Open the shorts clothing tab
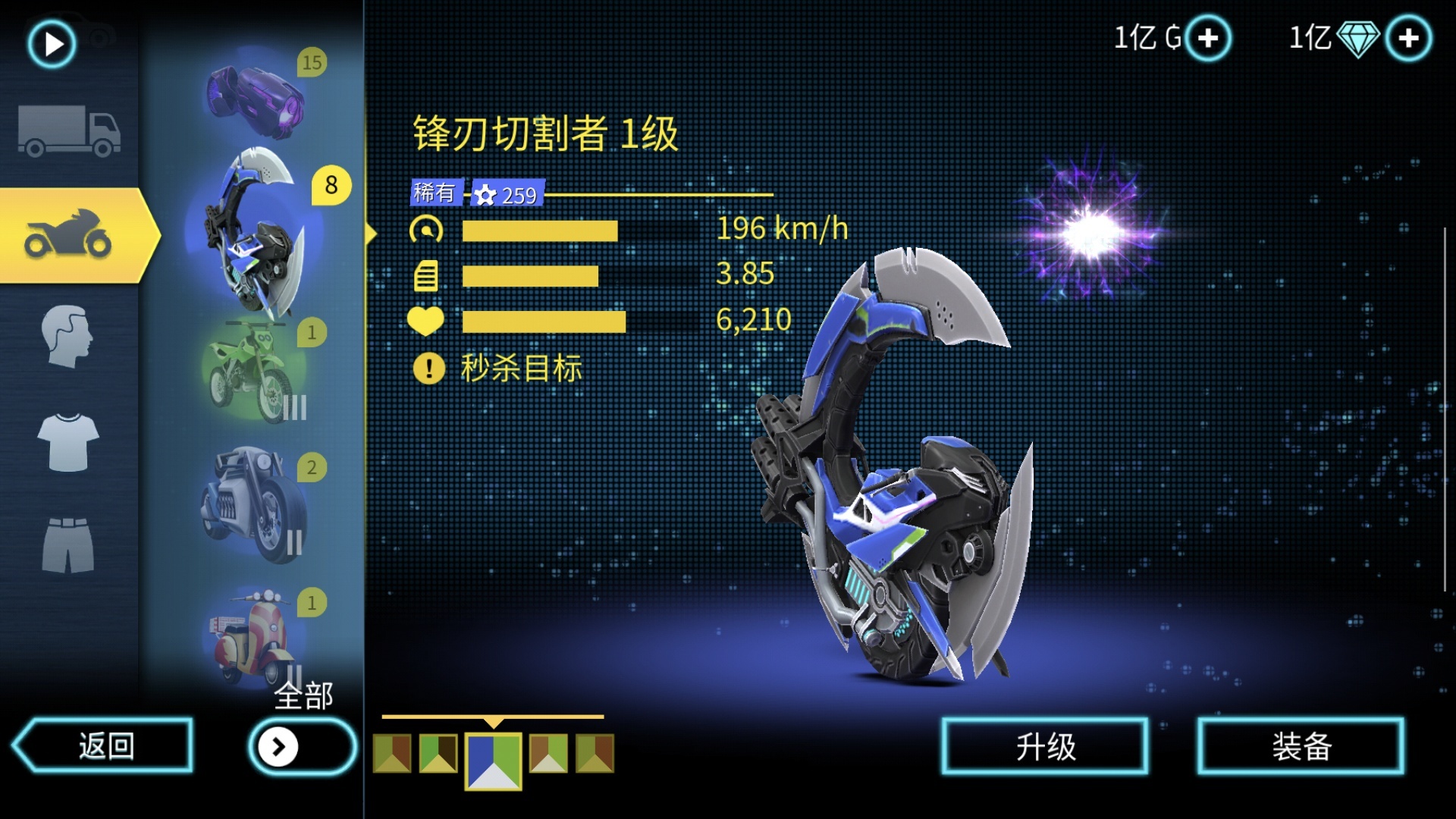The image size is (1456, 819). pyautogui.click(x=68, y=544)
